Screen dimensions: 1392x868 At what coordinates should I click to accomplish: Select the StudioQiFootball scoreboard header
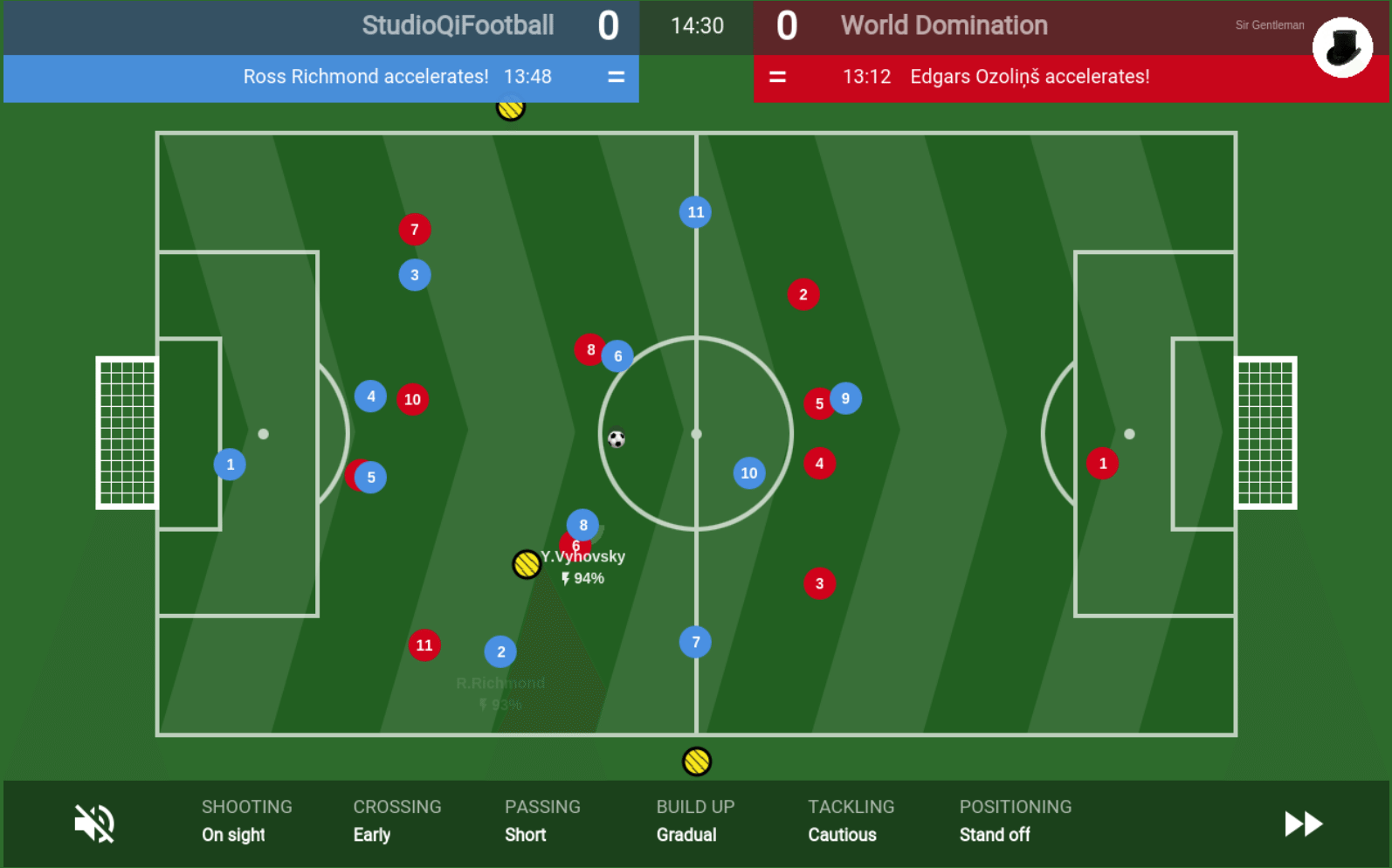pos(457,25)
